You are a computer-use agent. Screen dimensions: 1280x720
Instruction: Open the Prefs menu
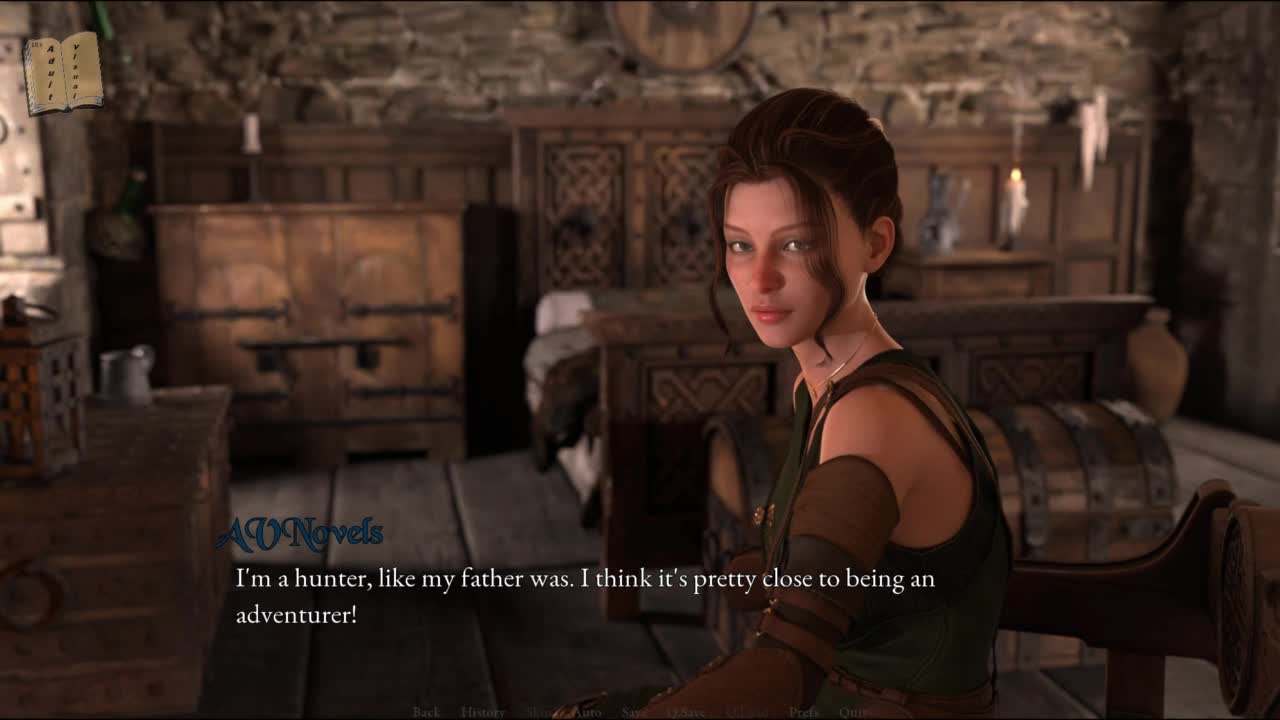(x=804, y=712)
